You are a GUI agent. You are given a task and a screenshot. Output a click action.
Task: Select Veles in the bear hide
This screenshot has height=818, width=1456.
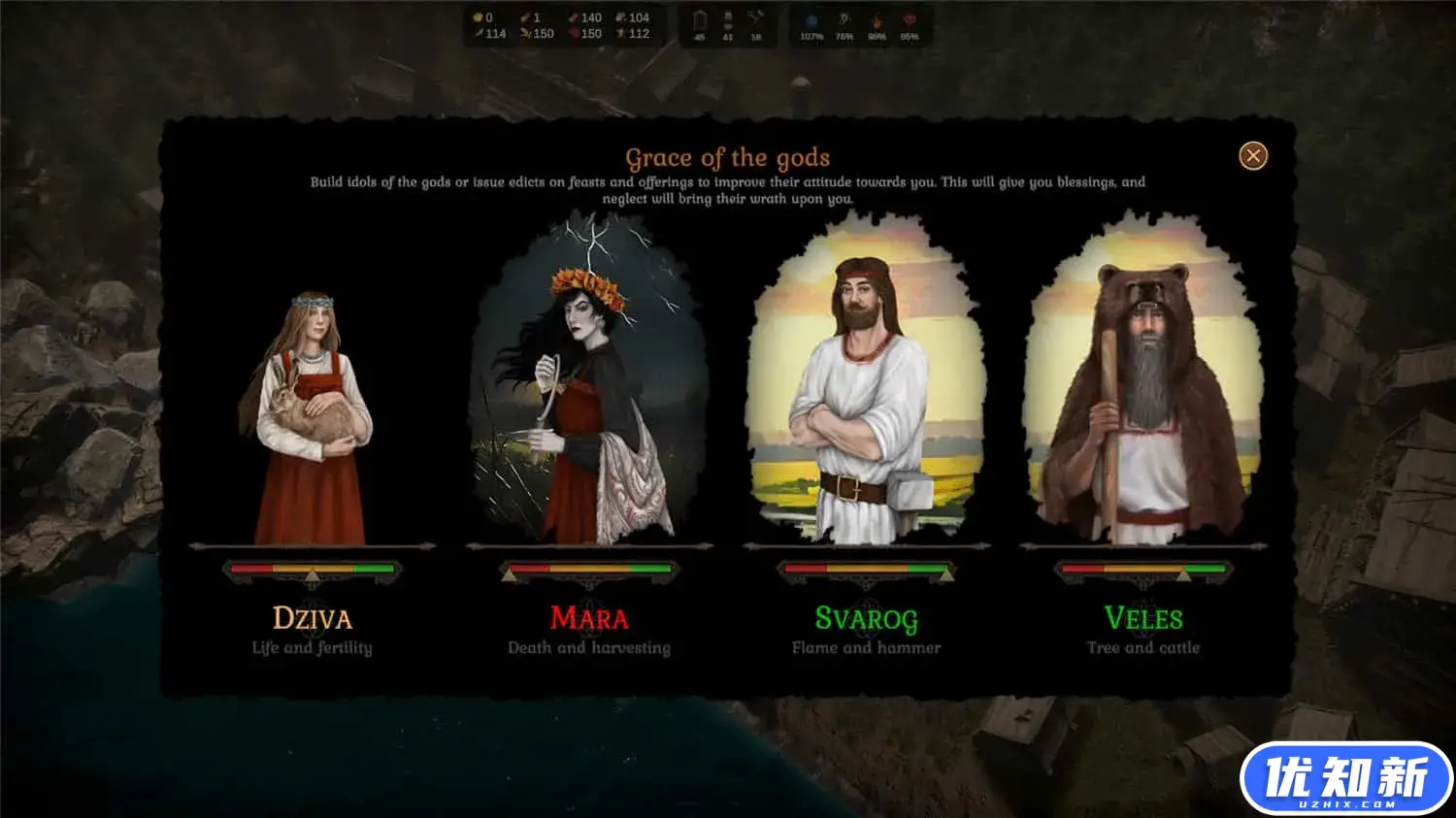[1143, 388]
